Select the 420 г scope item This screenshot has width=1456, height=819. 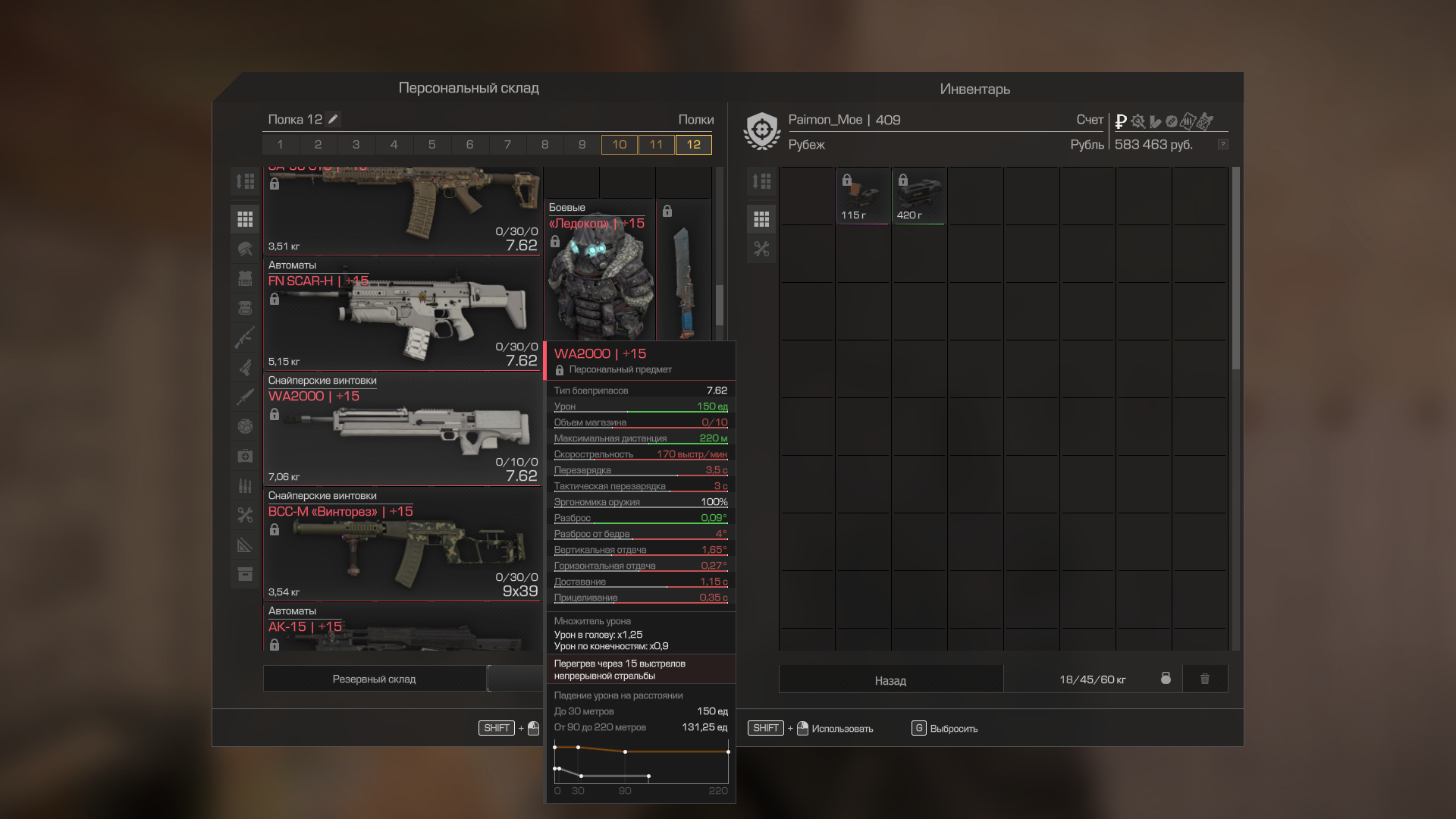click(918, 196)
